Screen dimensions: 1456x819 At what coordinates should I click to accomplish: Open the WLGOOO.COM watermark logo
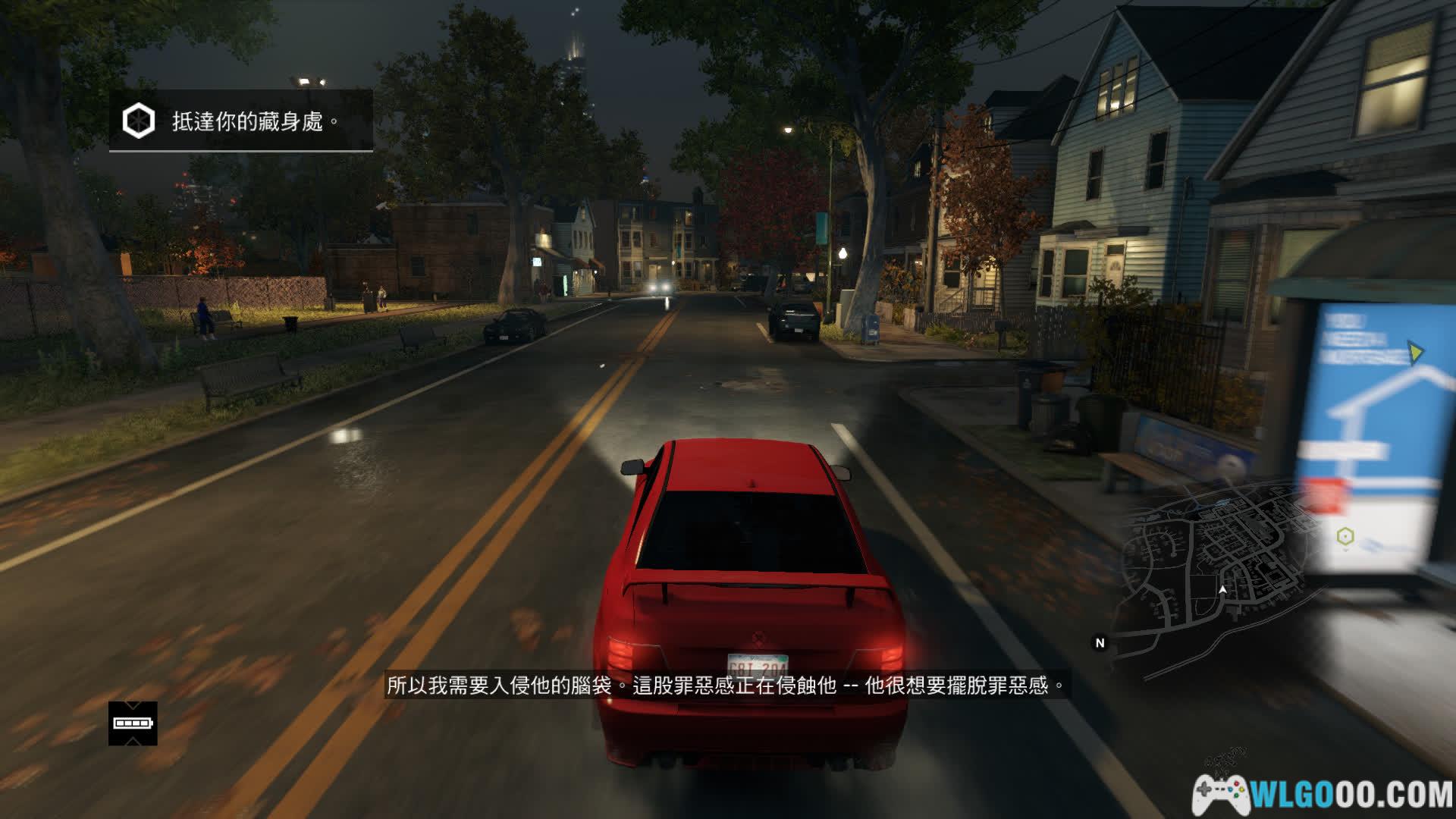[x=1323, y=795]
